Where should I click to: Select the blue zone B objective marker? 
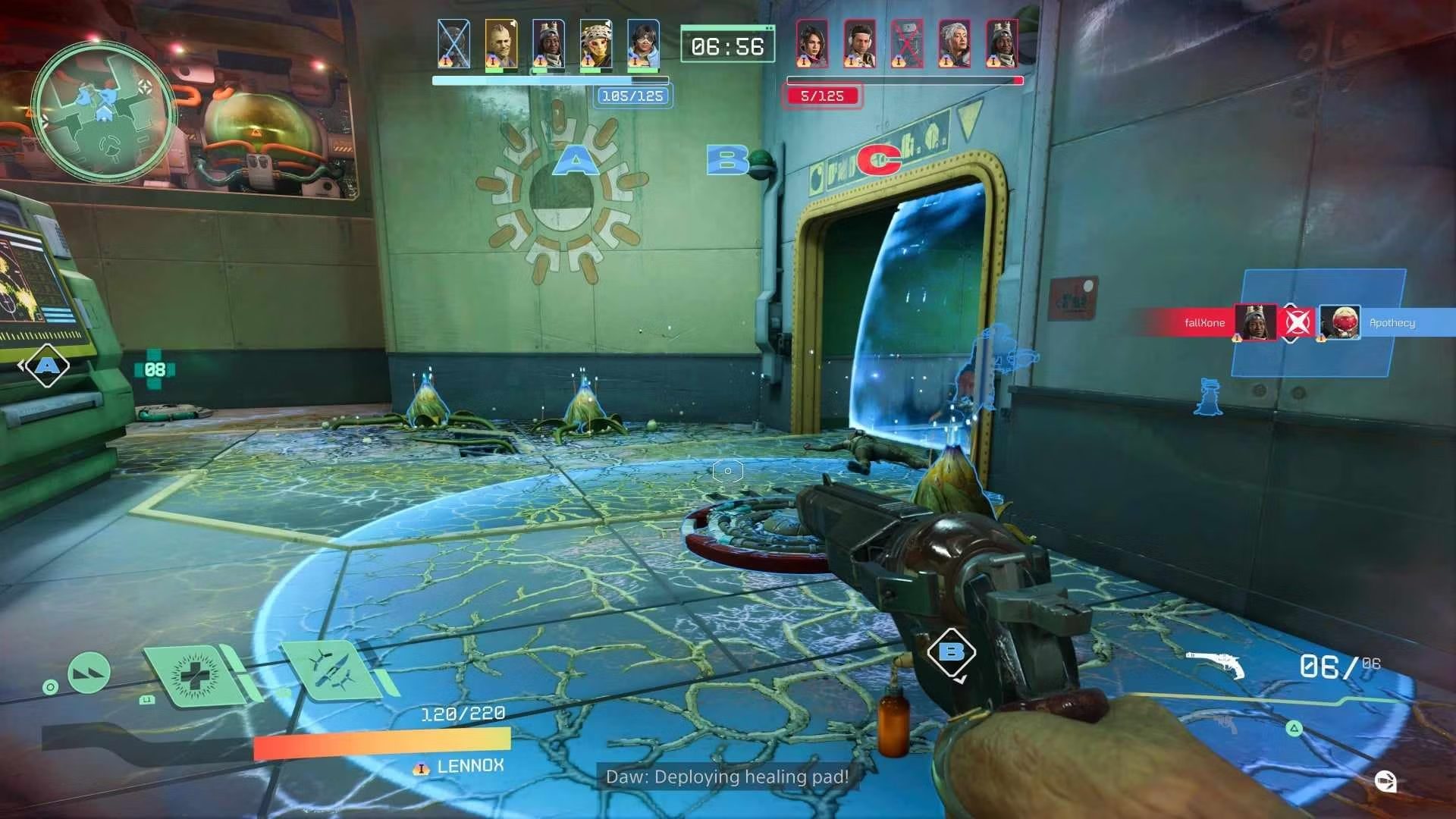point(726,159)
